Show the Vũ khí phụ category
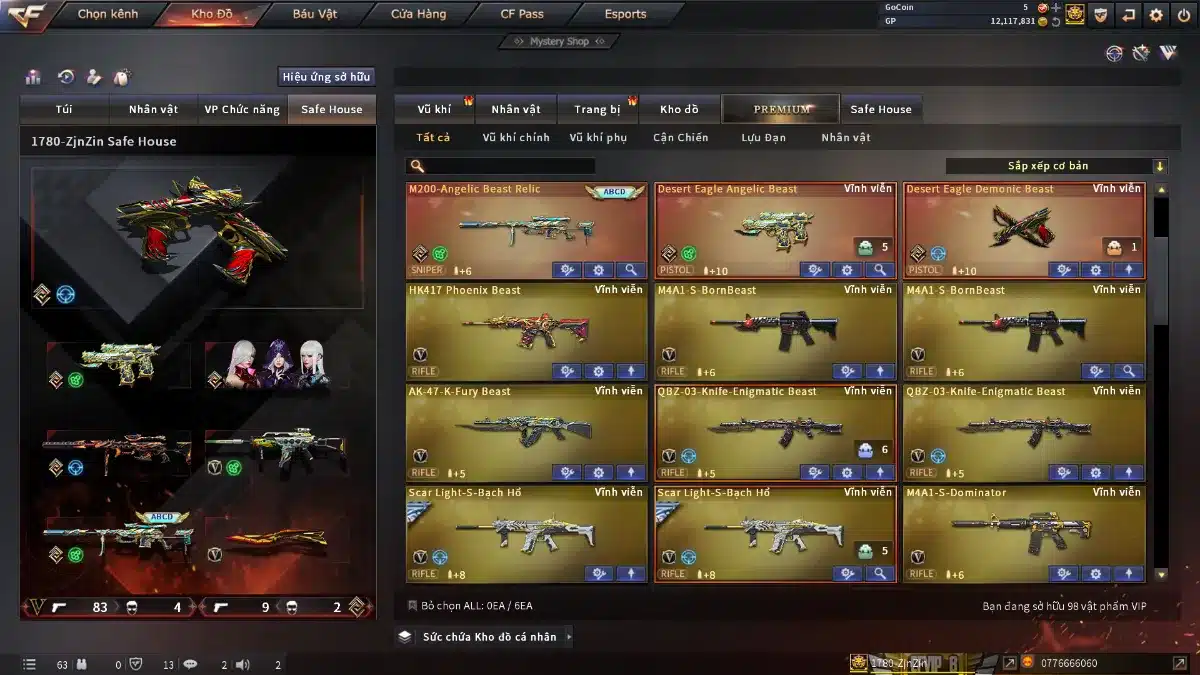Image resolution: width=1200 pixels, height=675 pixels. (598, 138)
